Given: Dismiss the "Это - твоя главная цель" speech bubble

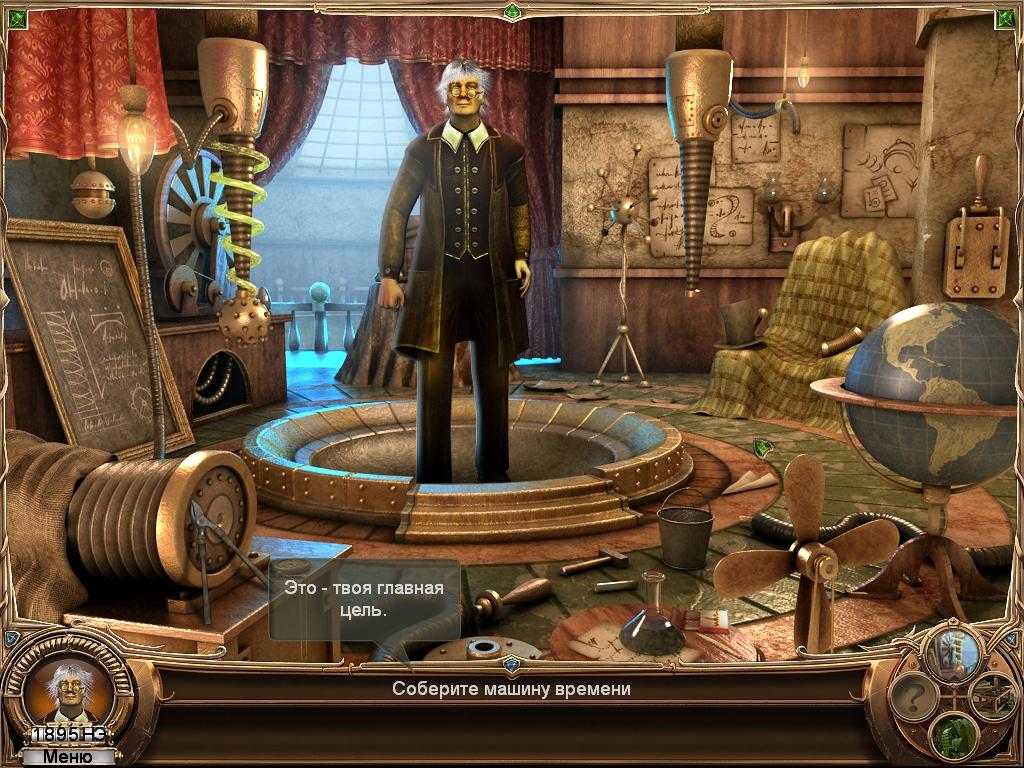Looking at the screenshot, I should pos(364,598).
